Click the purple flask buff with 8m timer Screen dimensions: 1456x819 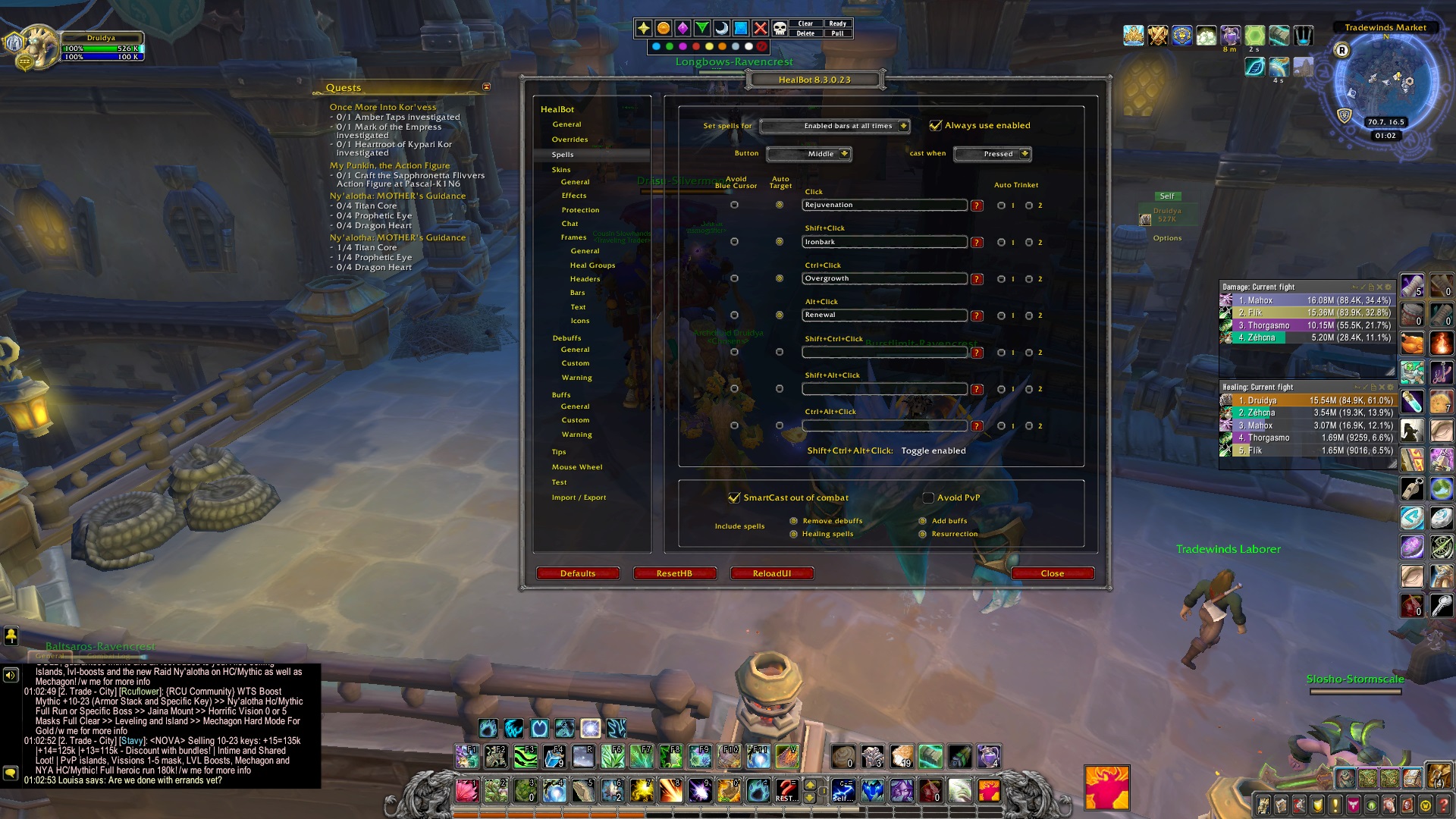pyautogui.click(x=1232, y=36)
